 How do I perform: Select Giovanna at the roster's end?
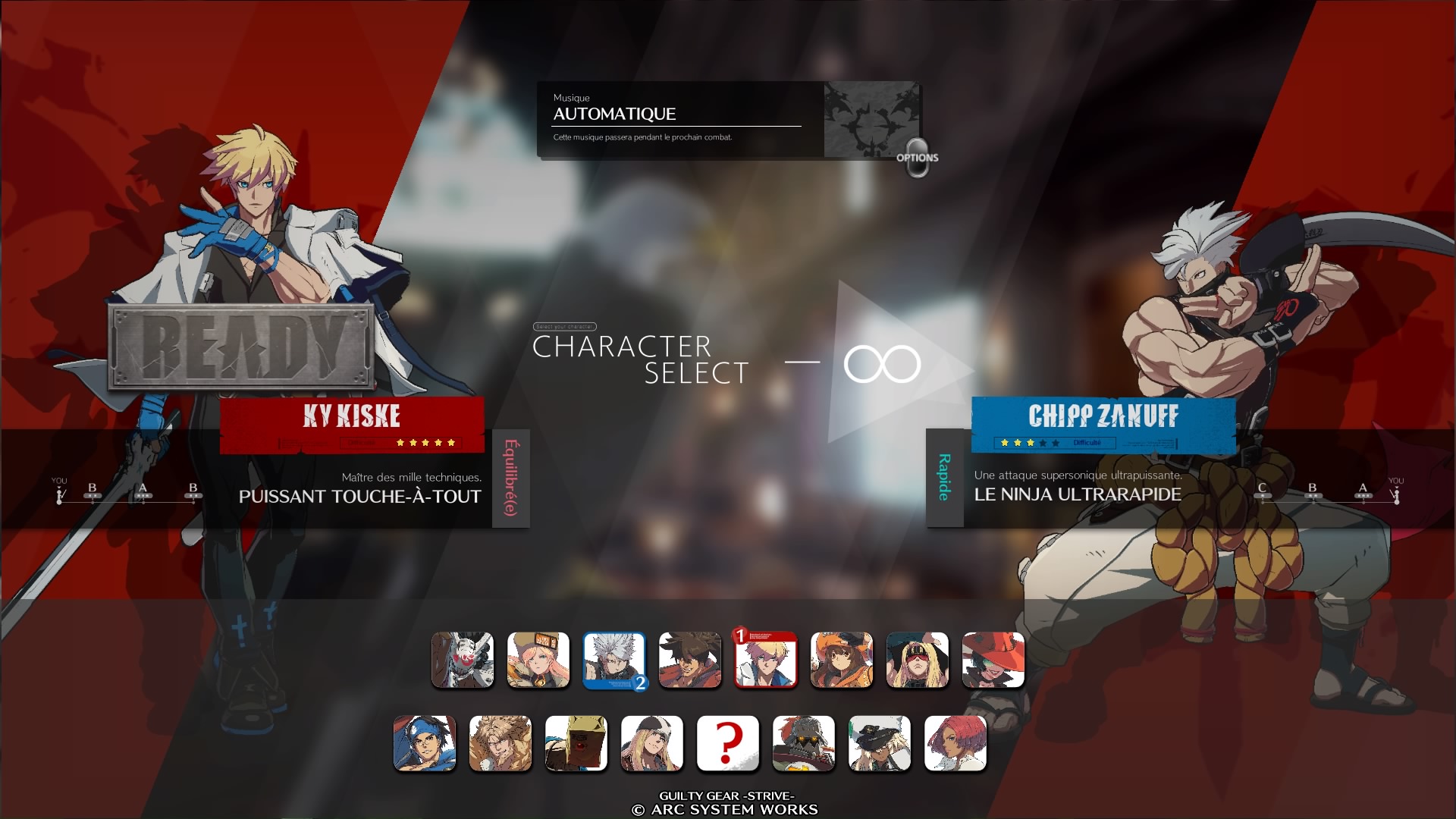[x=955, y=744]
